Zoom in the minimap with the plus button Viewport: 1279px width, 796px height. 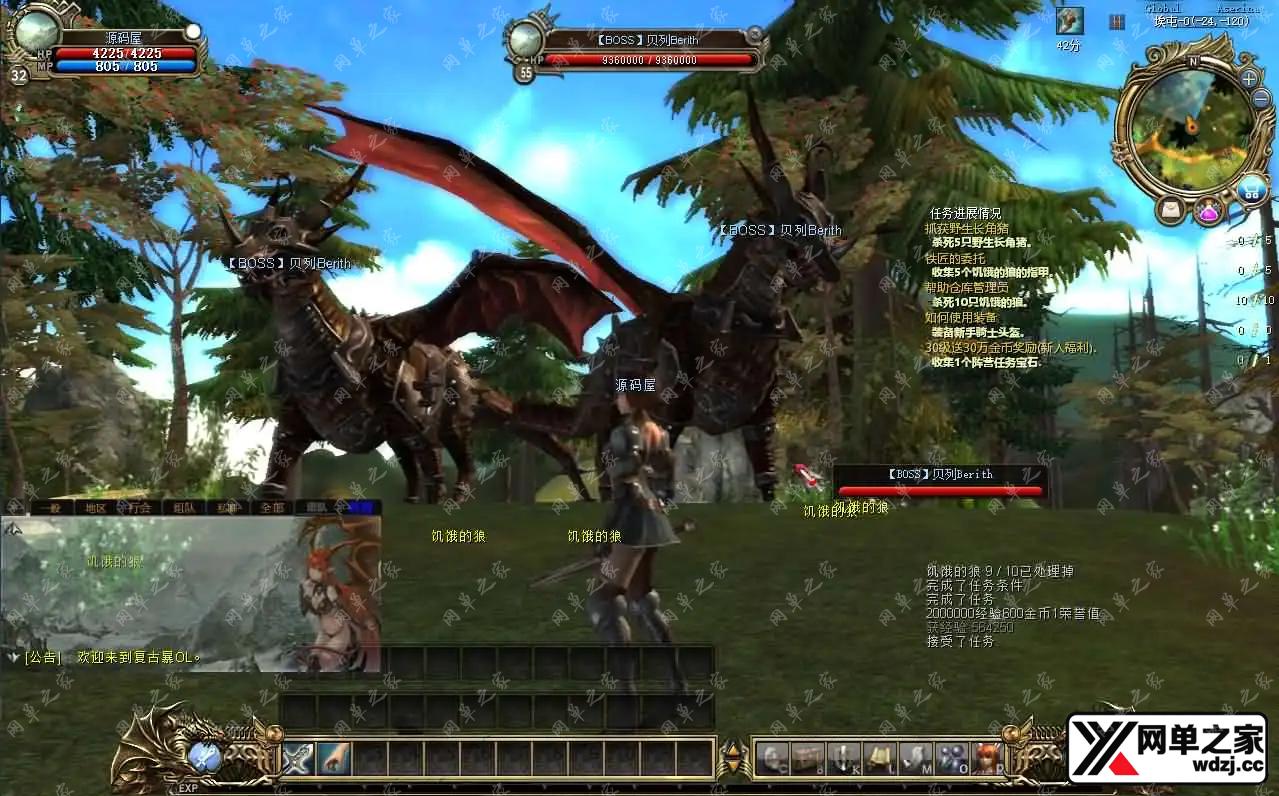click(1249, 79)
